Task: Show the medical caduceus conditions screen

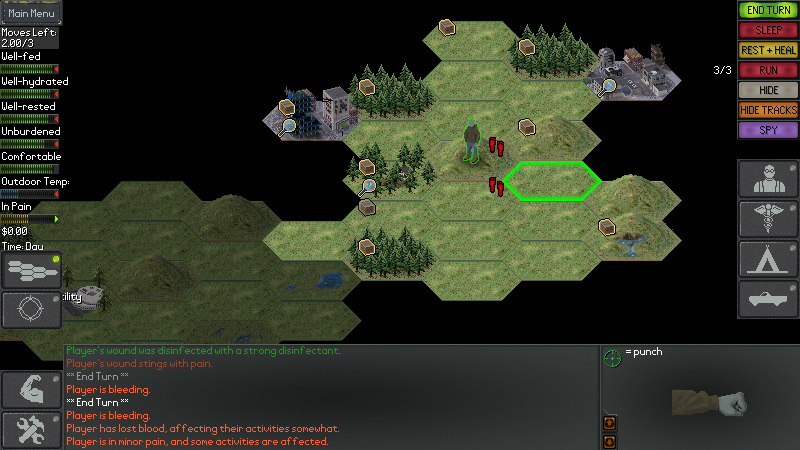Action: 768,219
